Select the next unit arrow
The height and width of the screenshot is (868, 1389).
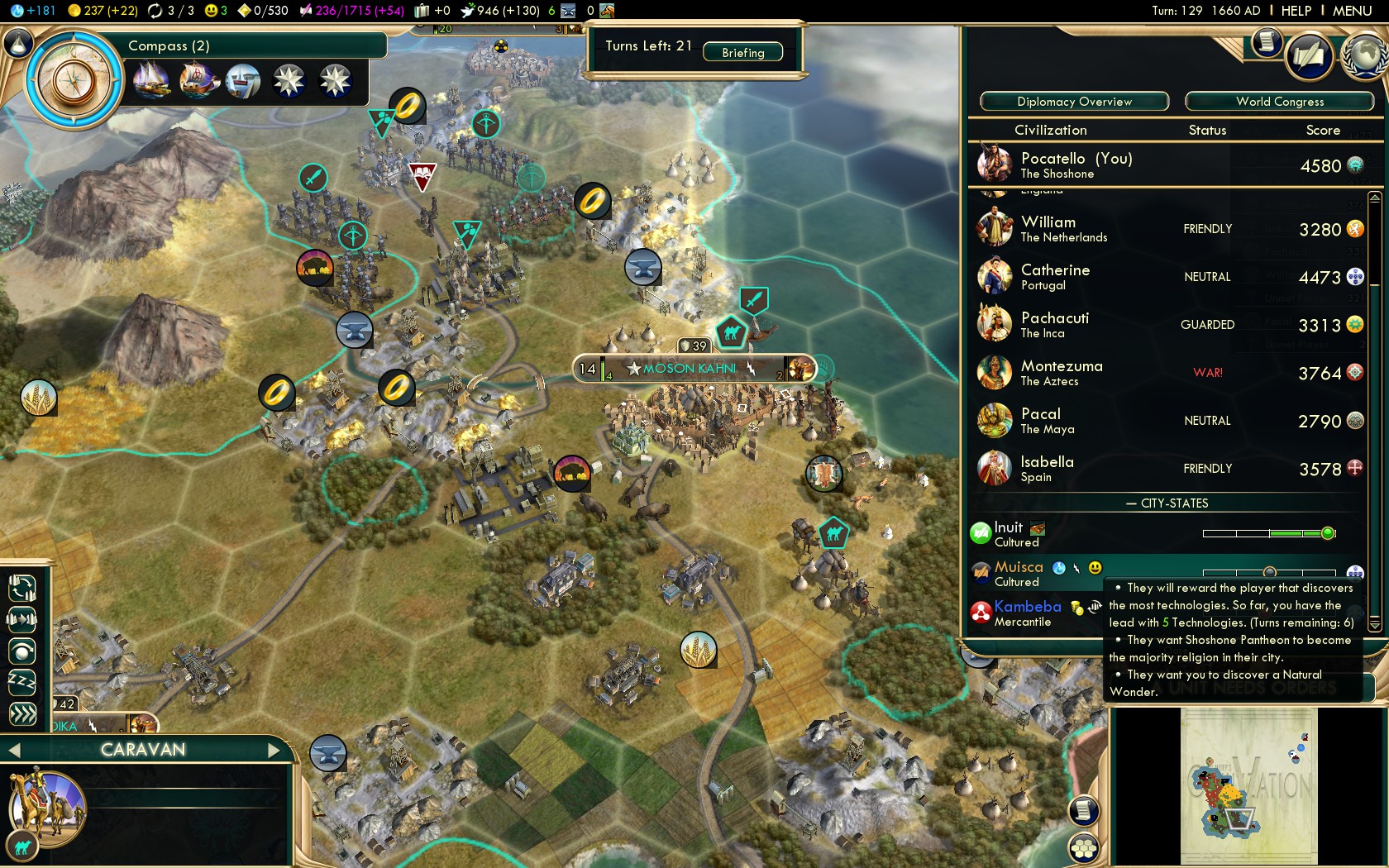pyautogui.click(x=275, y=751)
